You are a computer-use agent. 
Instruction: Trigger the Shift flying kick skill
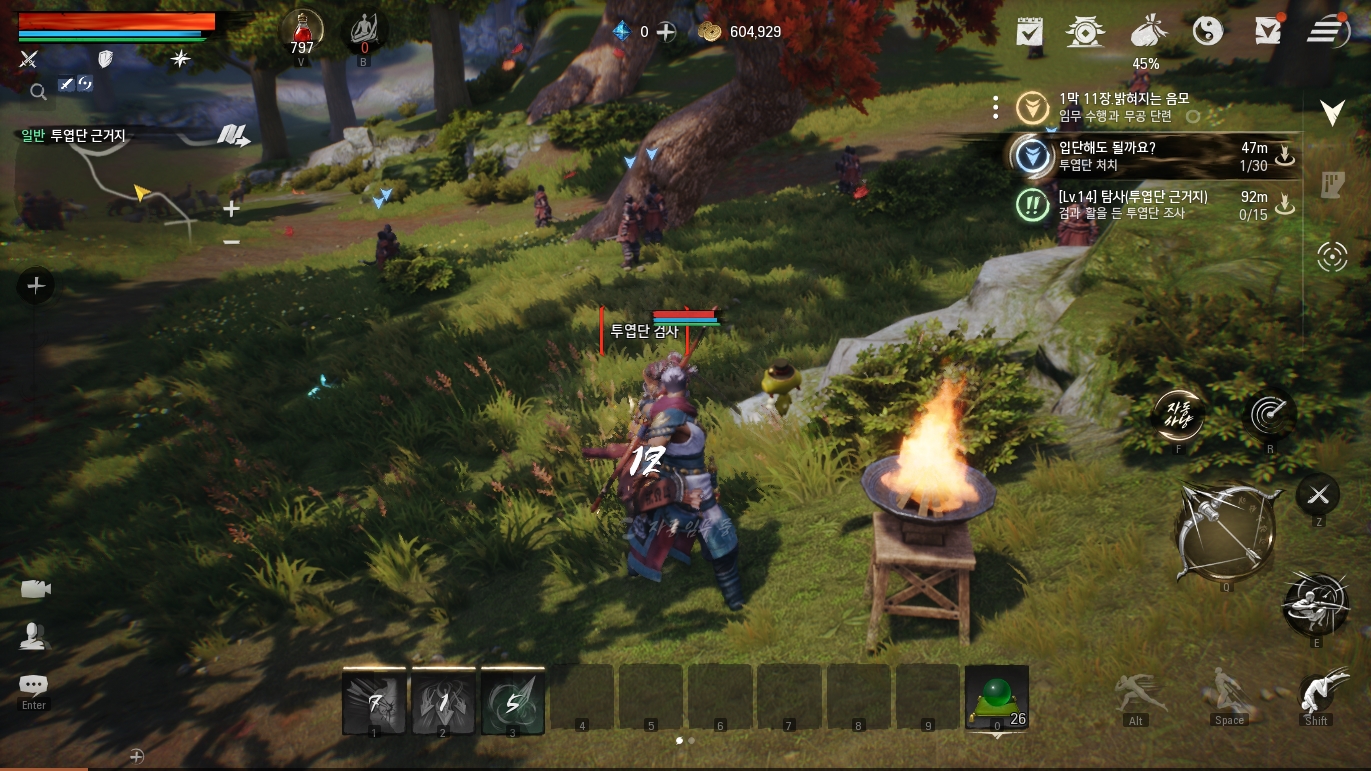1317,694
